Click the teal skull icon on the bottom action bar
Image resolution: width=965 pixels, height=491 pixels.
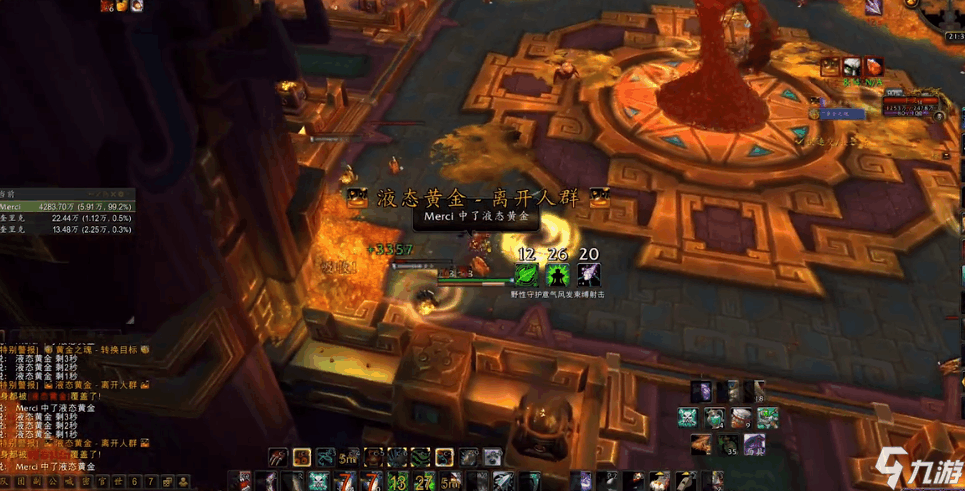(318, 482)
